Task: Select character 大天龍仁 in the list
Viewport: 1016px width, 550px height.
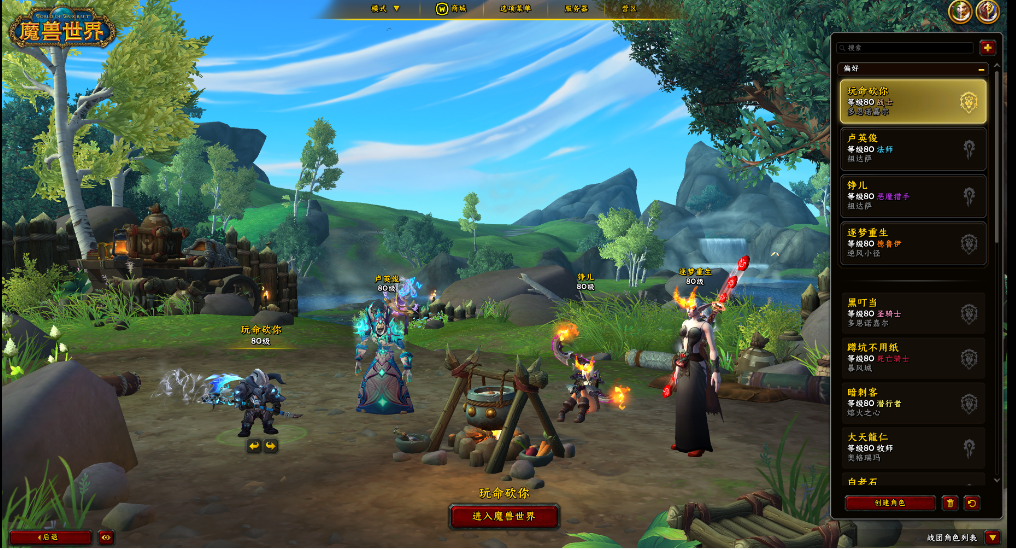Action: click(912, 447)
